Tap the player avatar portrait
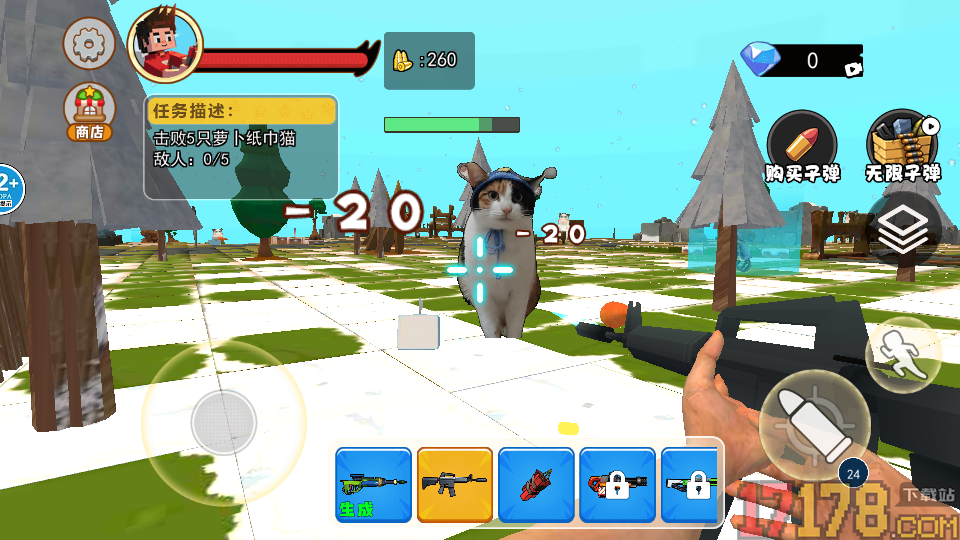 coord(165,45)
